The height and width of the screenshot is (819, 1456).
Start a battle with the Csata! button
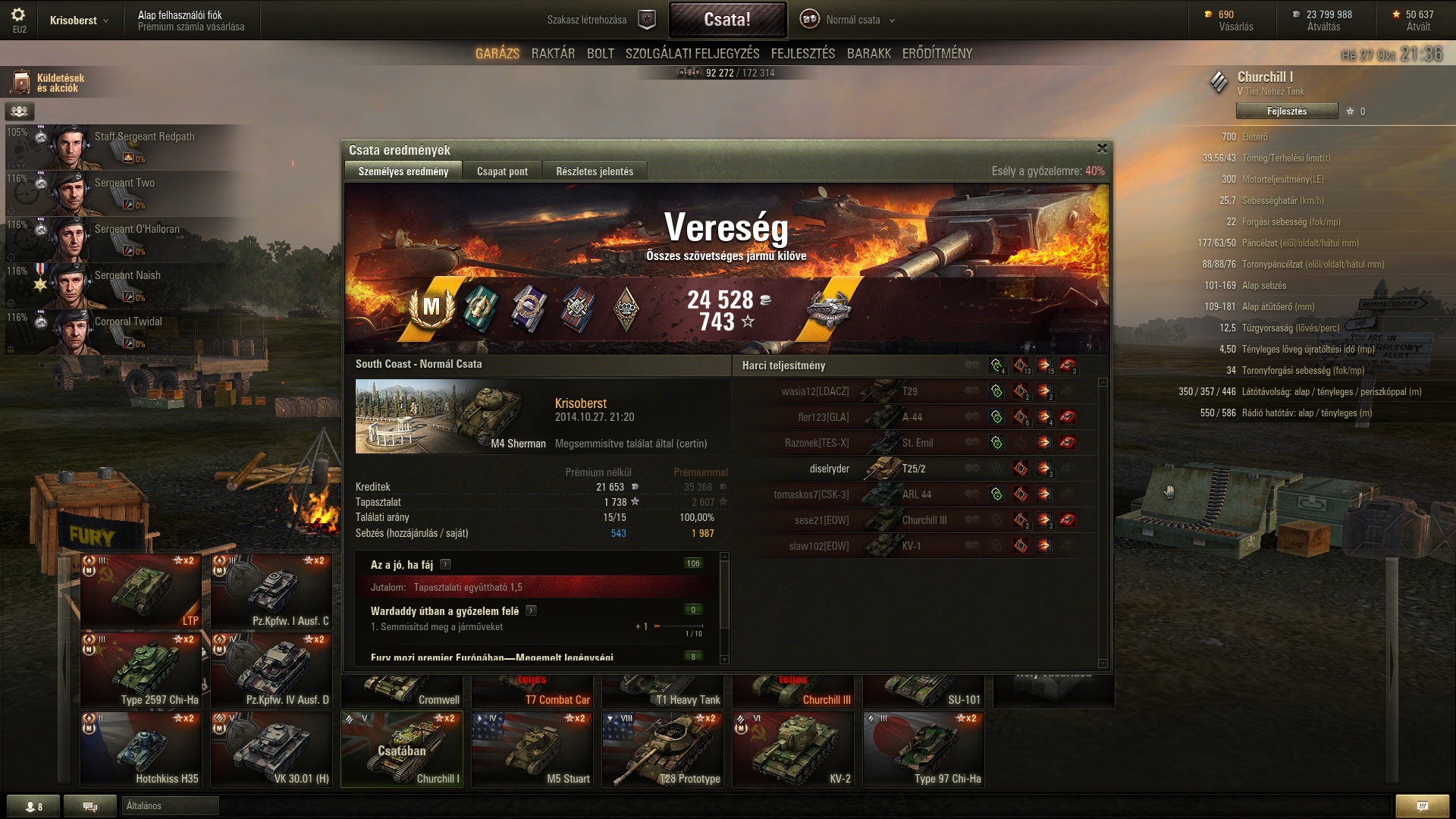(x=727, y=20)
